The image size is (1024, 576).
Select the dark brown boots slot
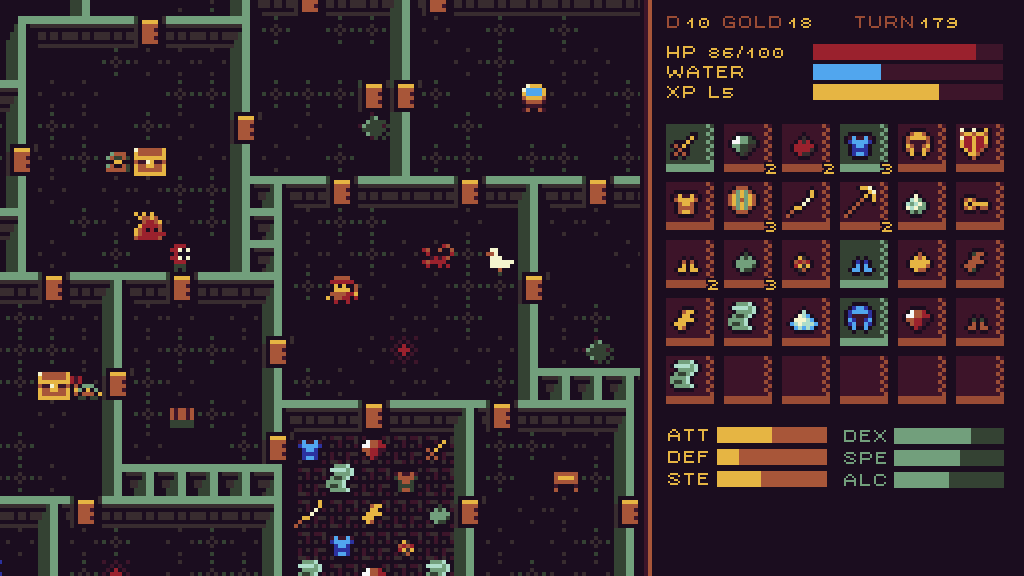(x=978, y=322)
